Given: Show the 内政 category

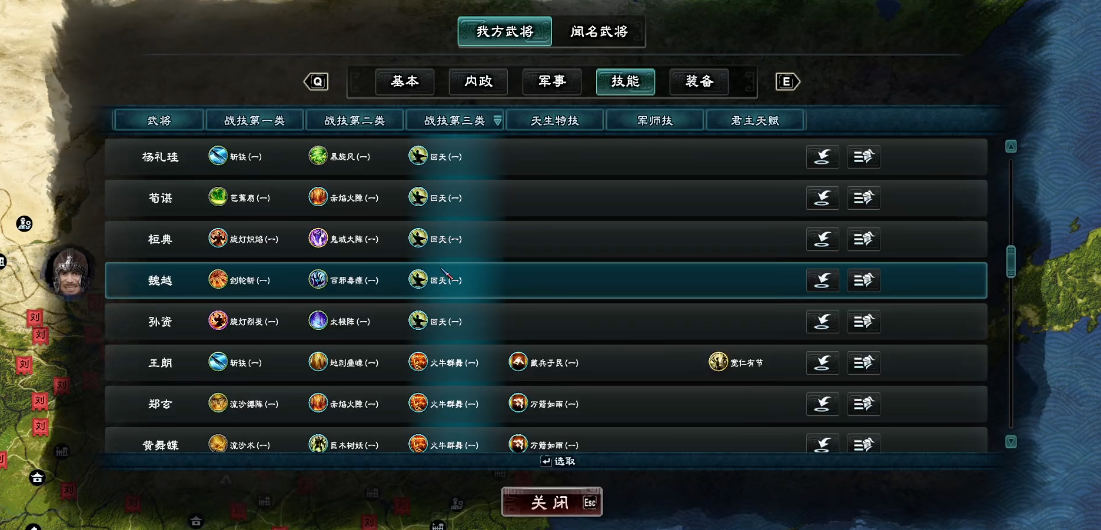Looking at the screenshot, I should tap(478, 81).
